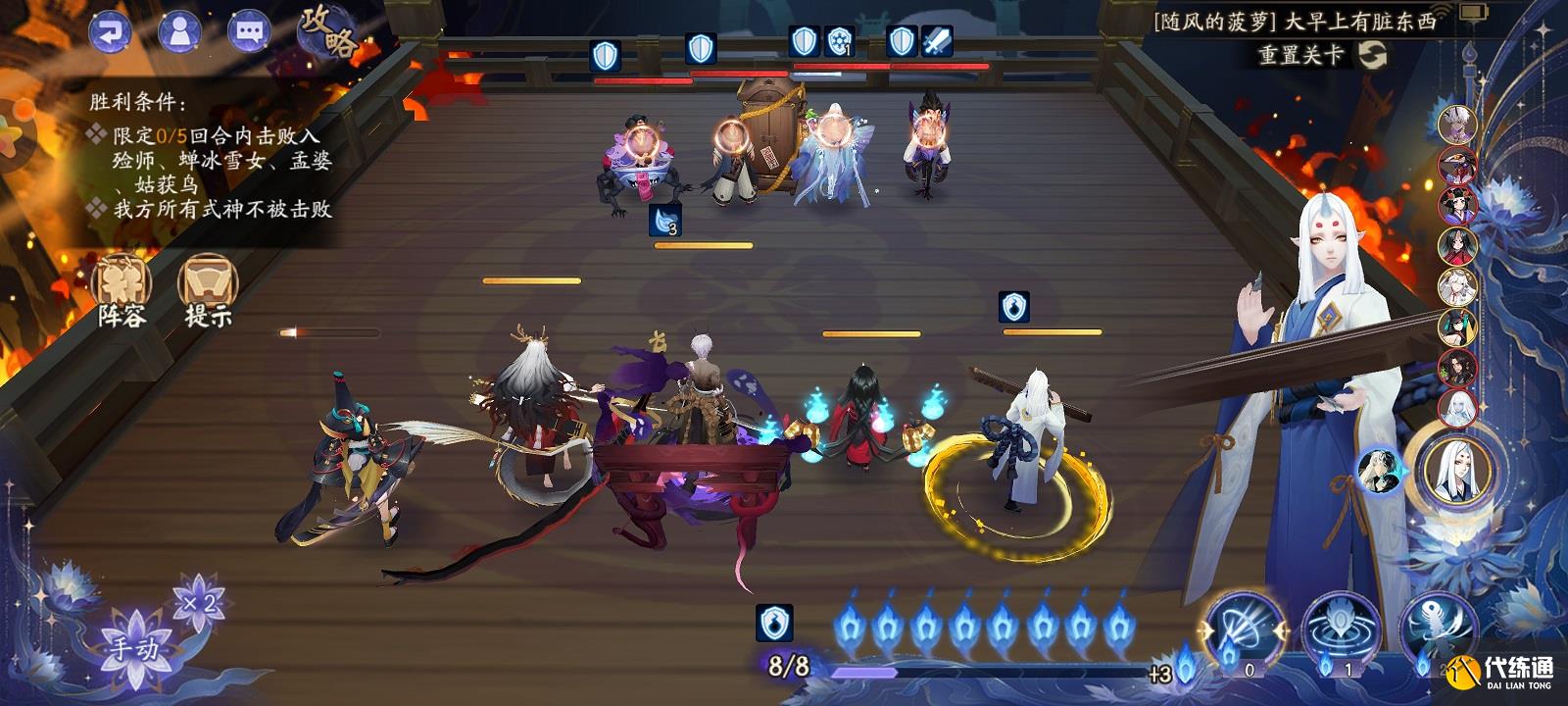Tap the back arrow button
This screenshot has height=706, width=1568.
(x=110, y=31)
